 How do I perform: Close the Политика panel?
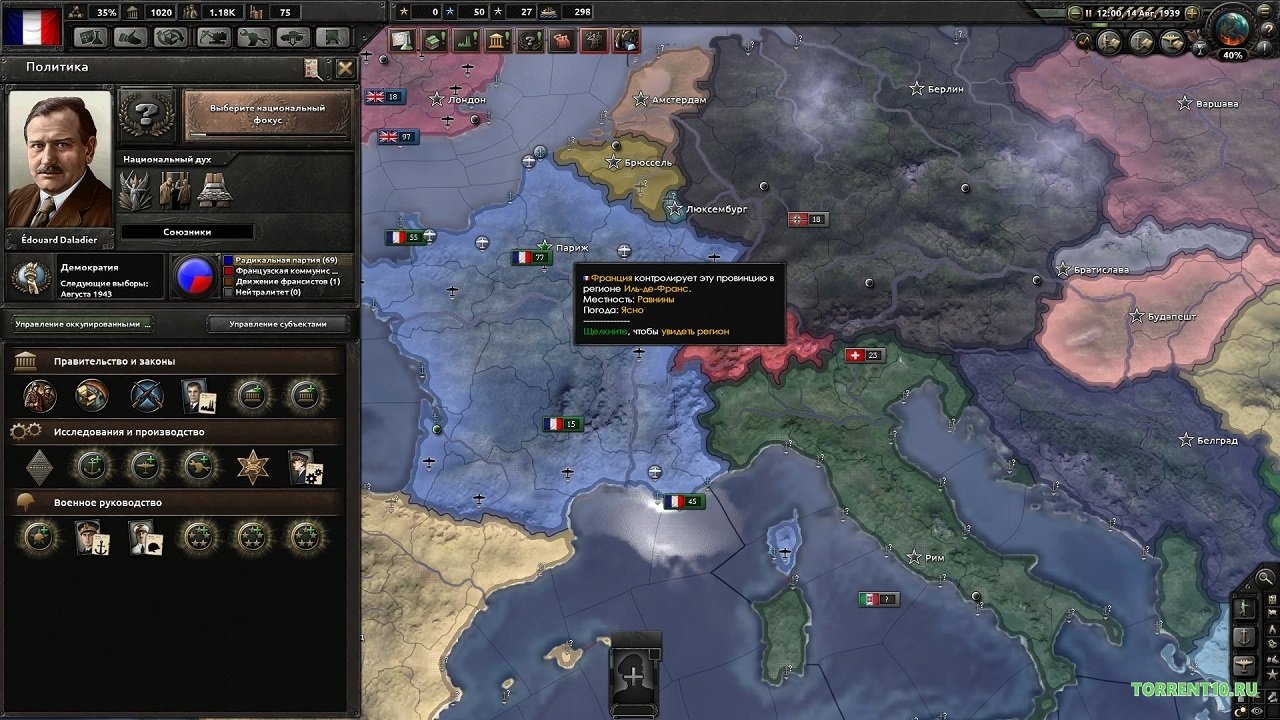click(x=345, y=68)
